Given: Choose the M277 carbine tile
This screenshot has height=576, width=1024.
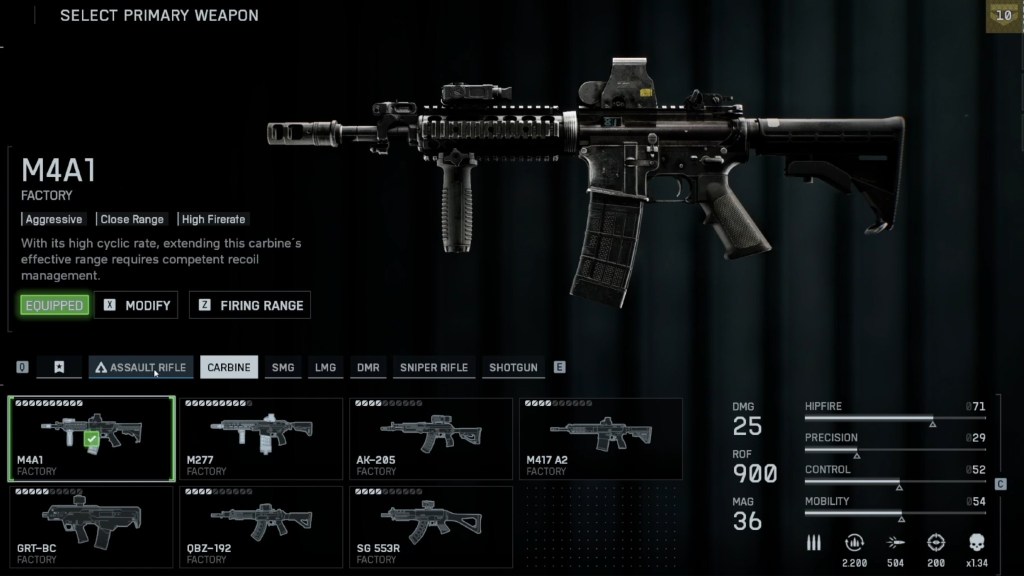Looking at the screenshot, I should click(261, 439).
